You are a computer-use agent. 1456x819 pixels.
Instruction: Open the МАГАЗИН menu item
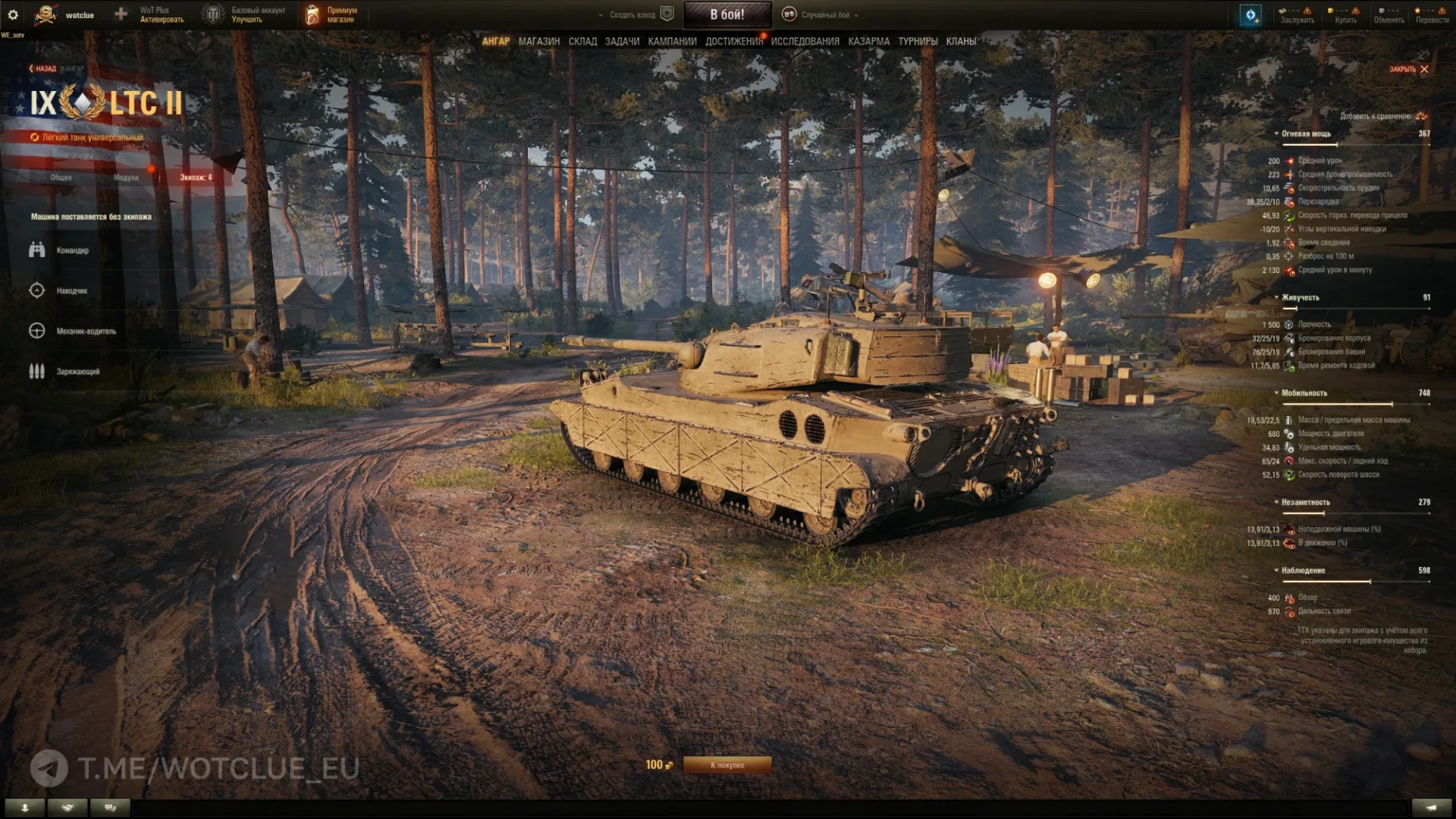539,42
